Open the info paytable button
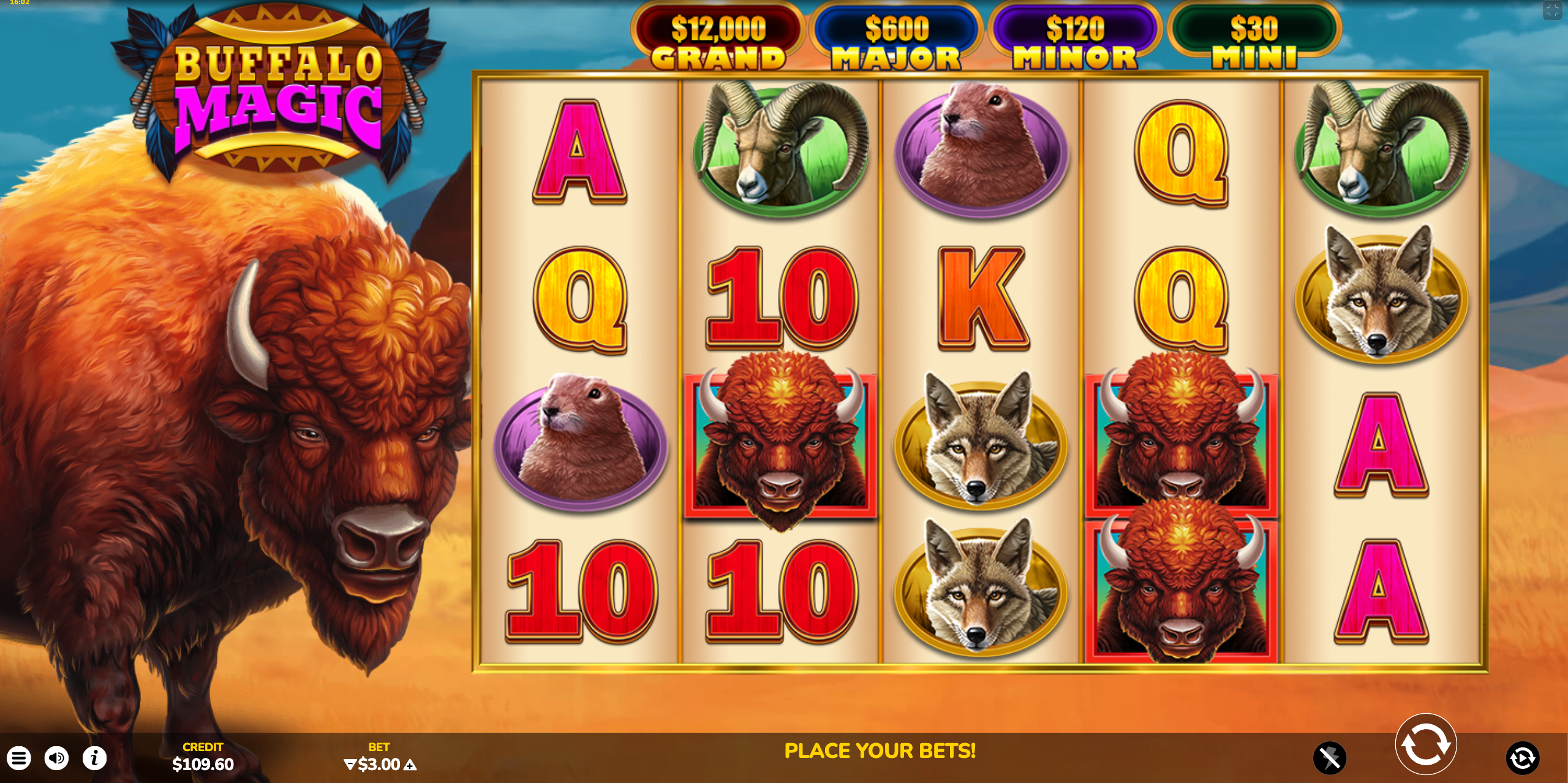Screen dimensions: 1568x783 tap(94, 758)
